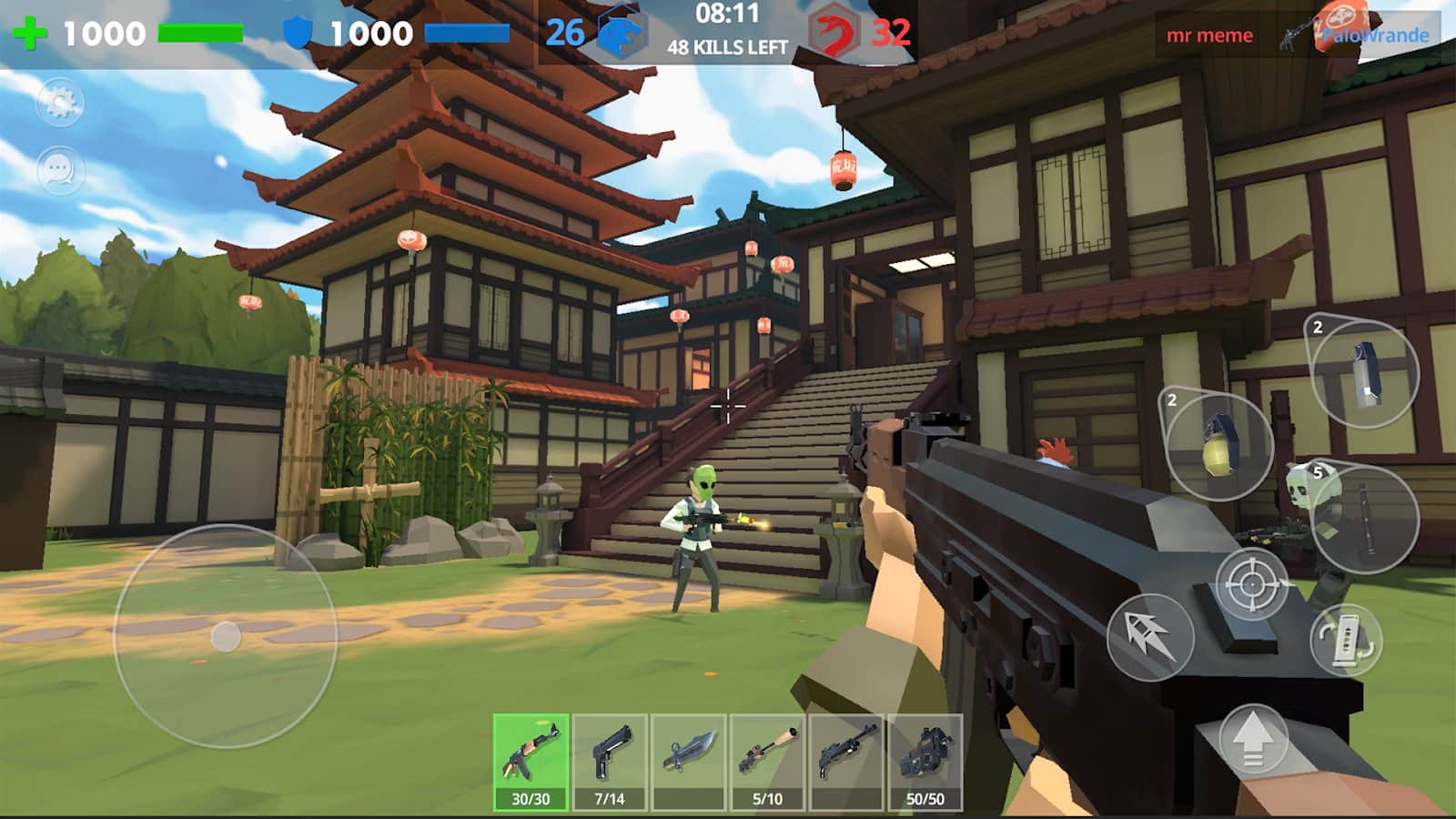This screenshot has height=819, width=1456.
Task: Select the submachine gun with 50/50 ammo
Action: [x=925, y=762]
